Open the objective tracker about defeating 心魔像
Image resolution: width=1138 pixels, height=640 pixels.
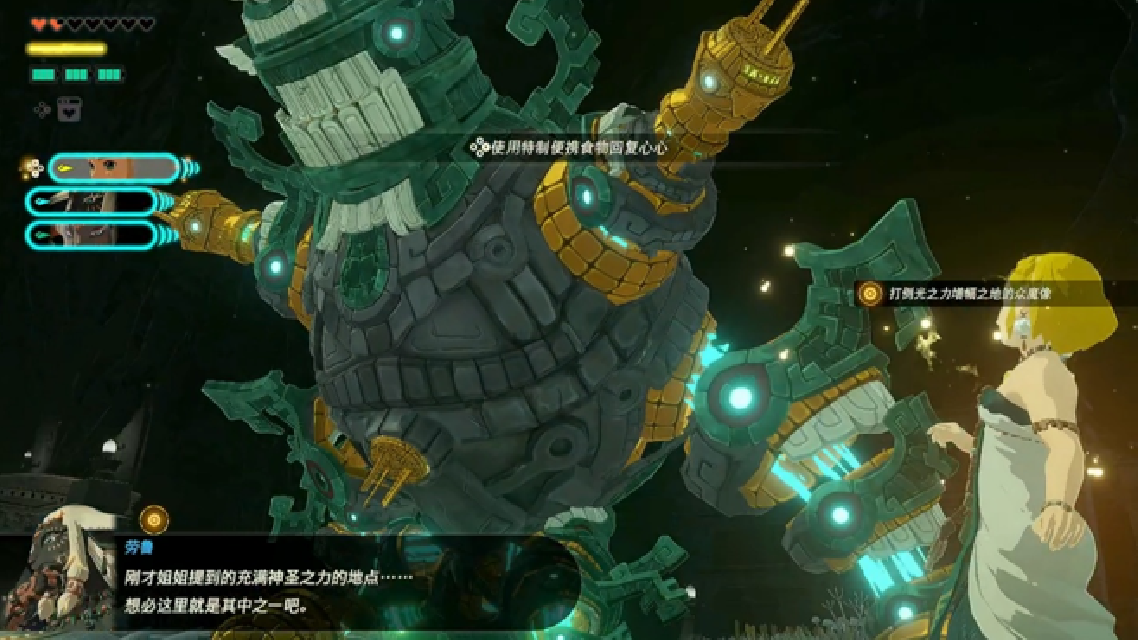click(x=960, y=294)
